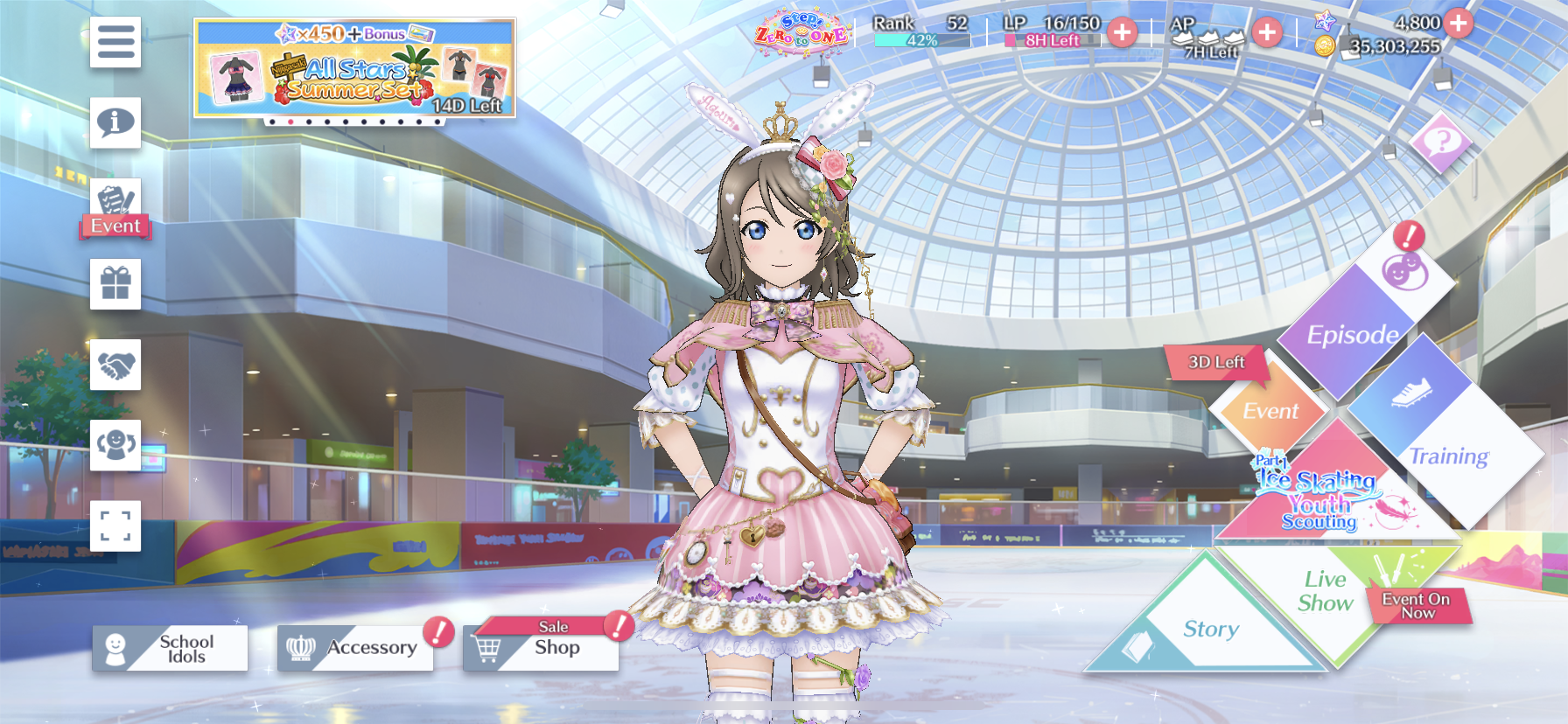Buy star gems with the plus button
The image size is (1568, 724).
1458,23
